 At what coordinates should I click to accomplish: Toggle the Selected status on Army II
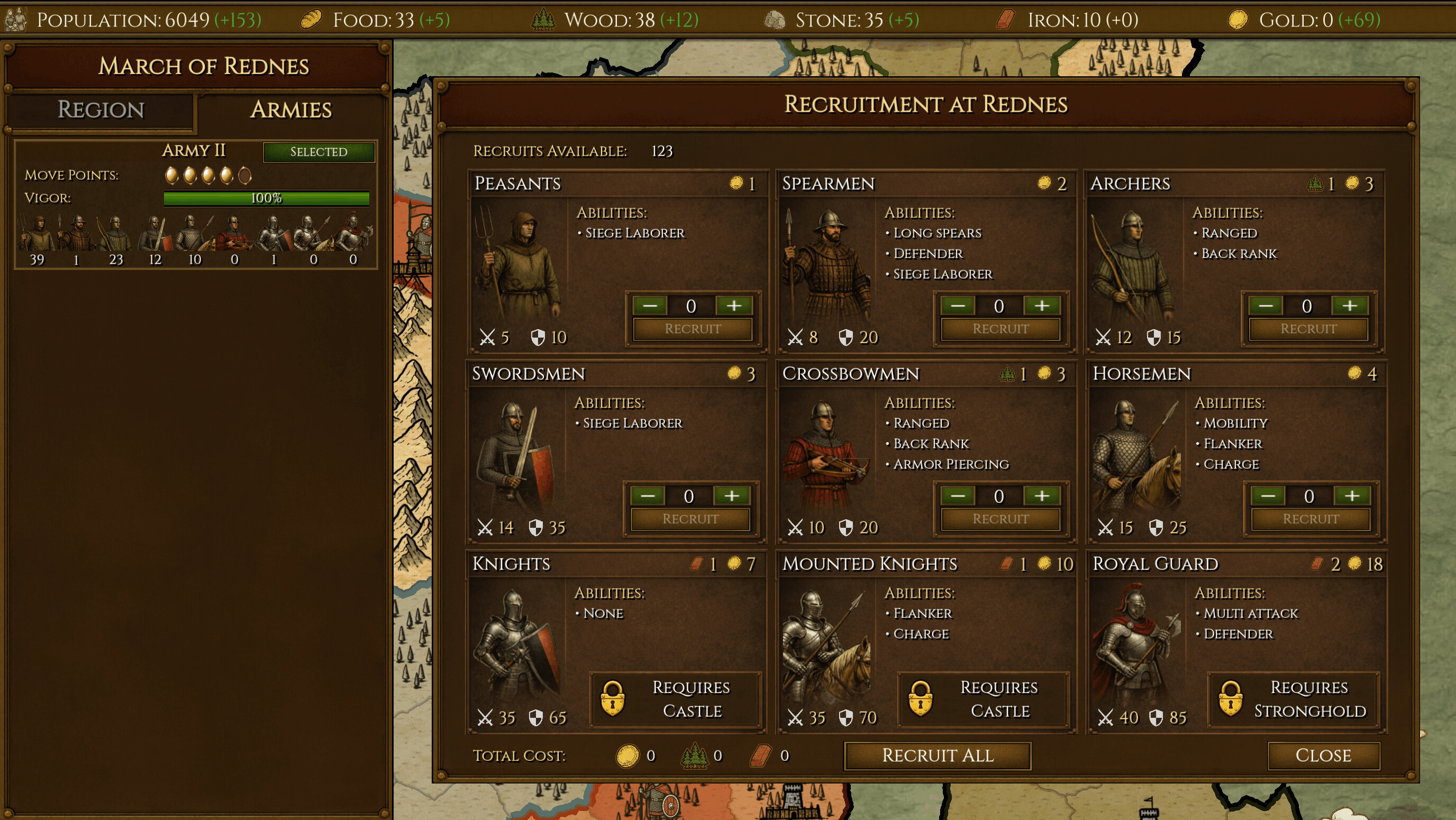click(320, 151)
